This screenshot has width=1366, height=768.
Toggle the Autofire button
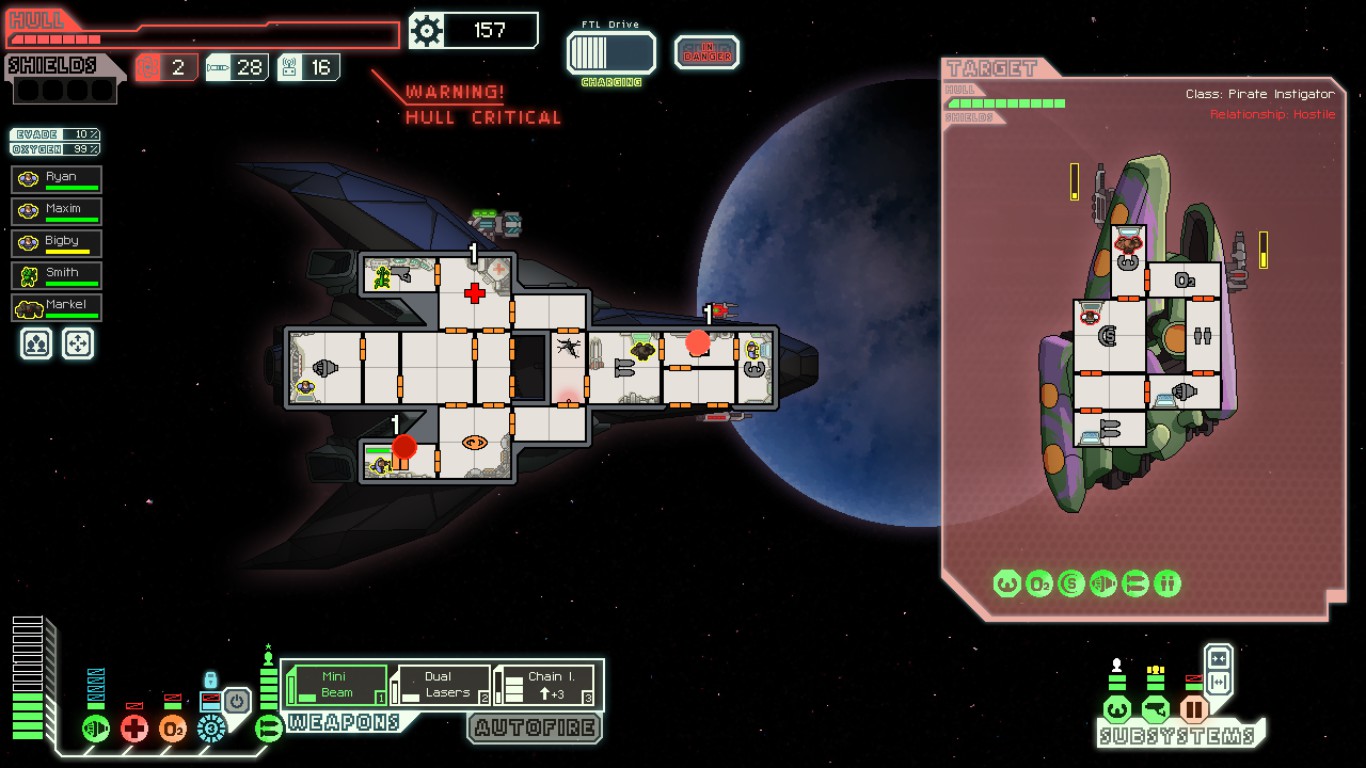coord(535,728)
